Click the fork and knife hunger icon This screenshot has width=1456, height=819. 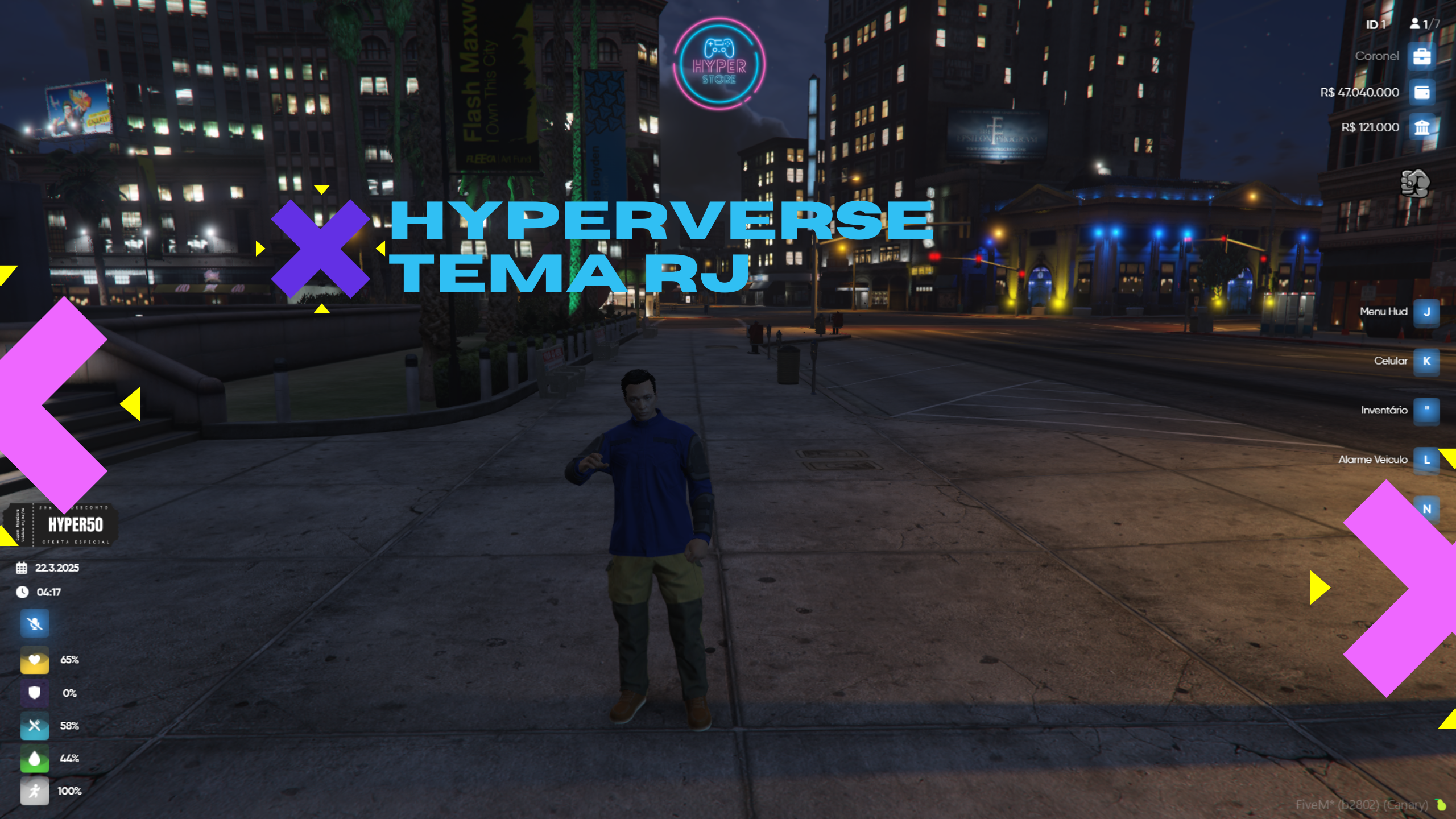tap(35, 726)
